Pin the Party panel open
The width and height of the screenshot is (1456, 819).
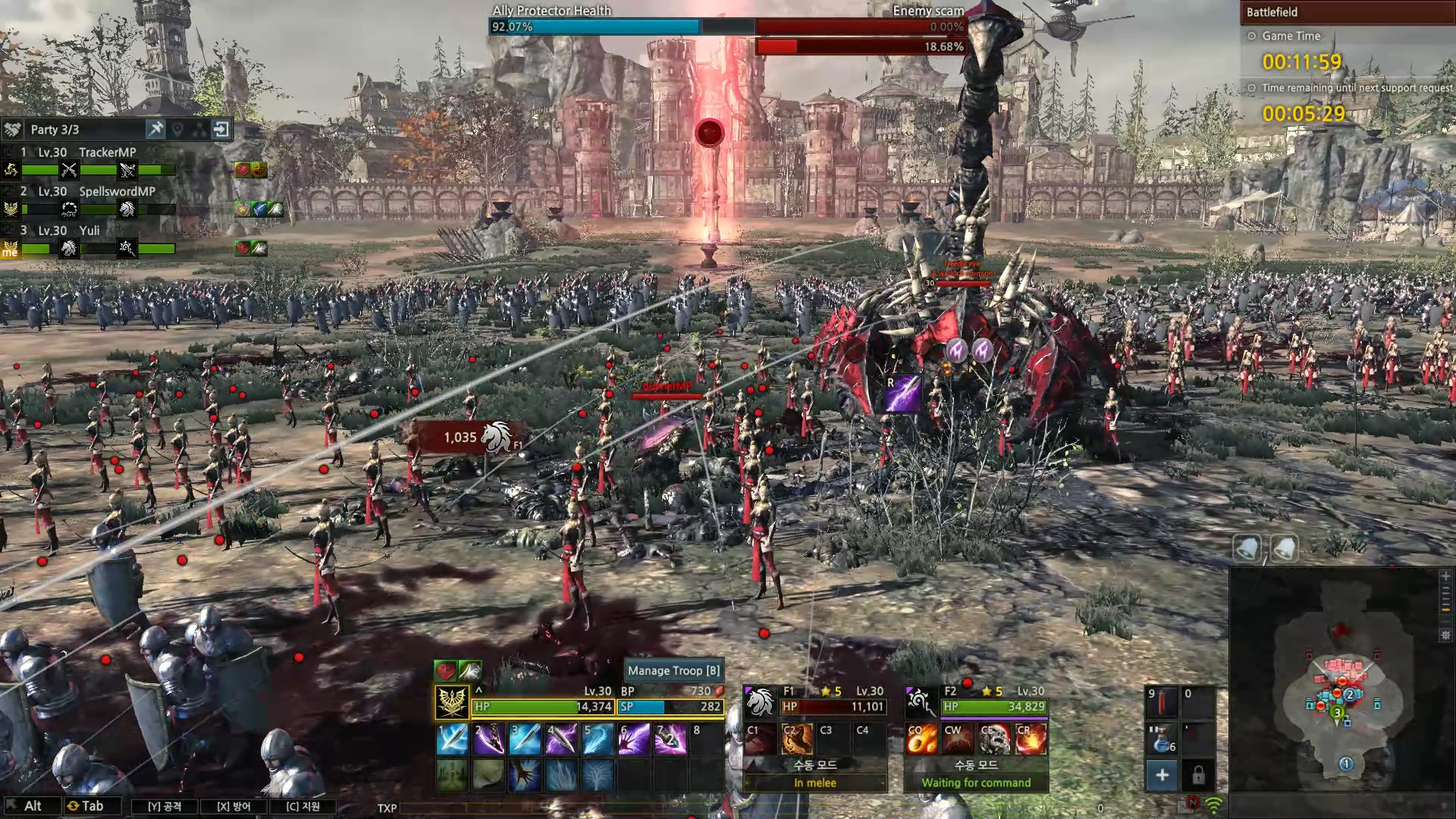[x=155, y=130]
